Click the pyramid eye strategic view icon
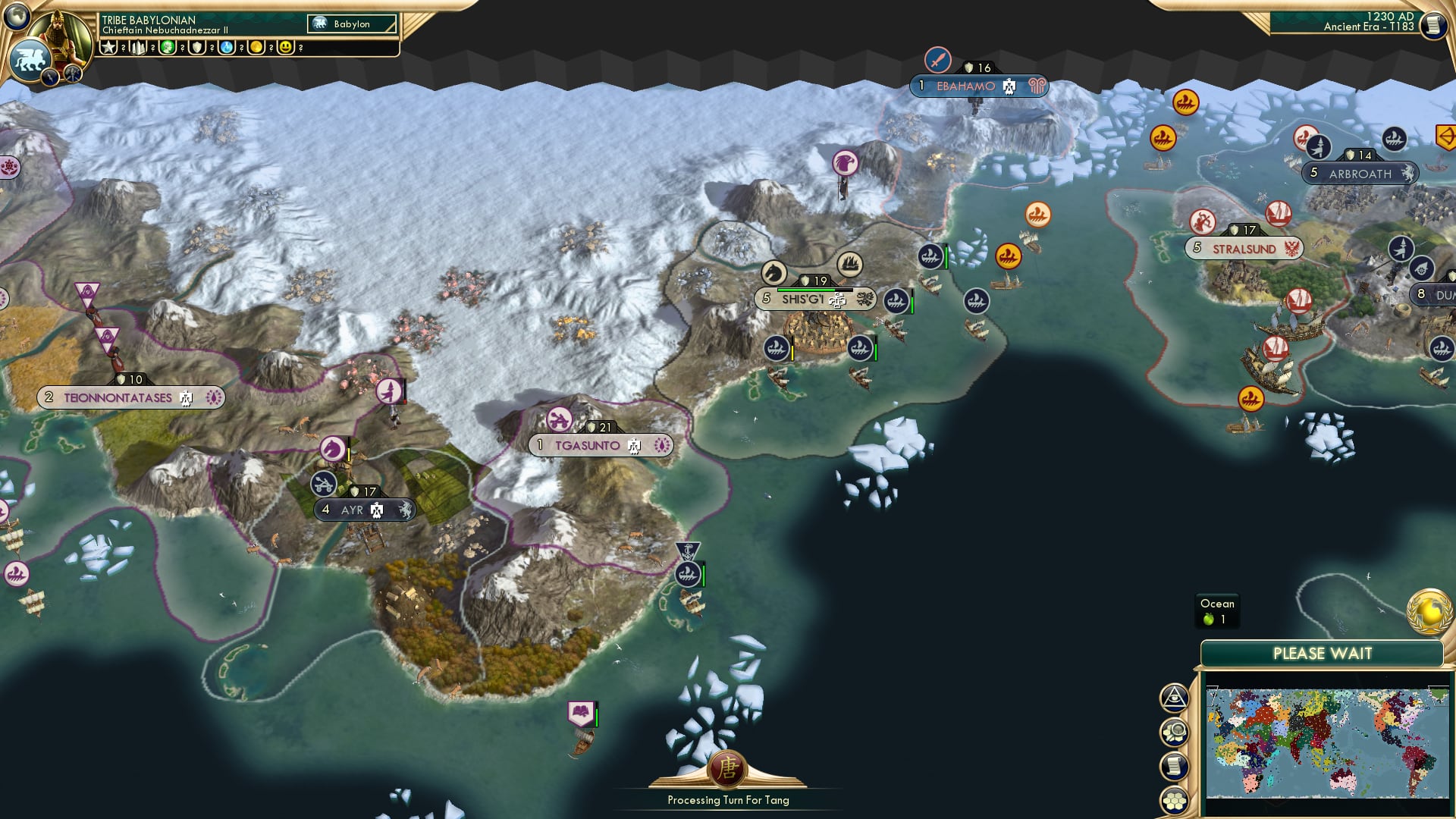Image resolution: width=1456 pixels, height=819 pixels. [1174, 698]
